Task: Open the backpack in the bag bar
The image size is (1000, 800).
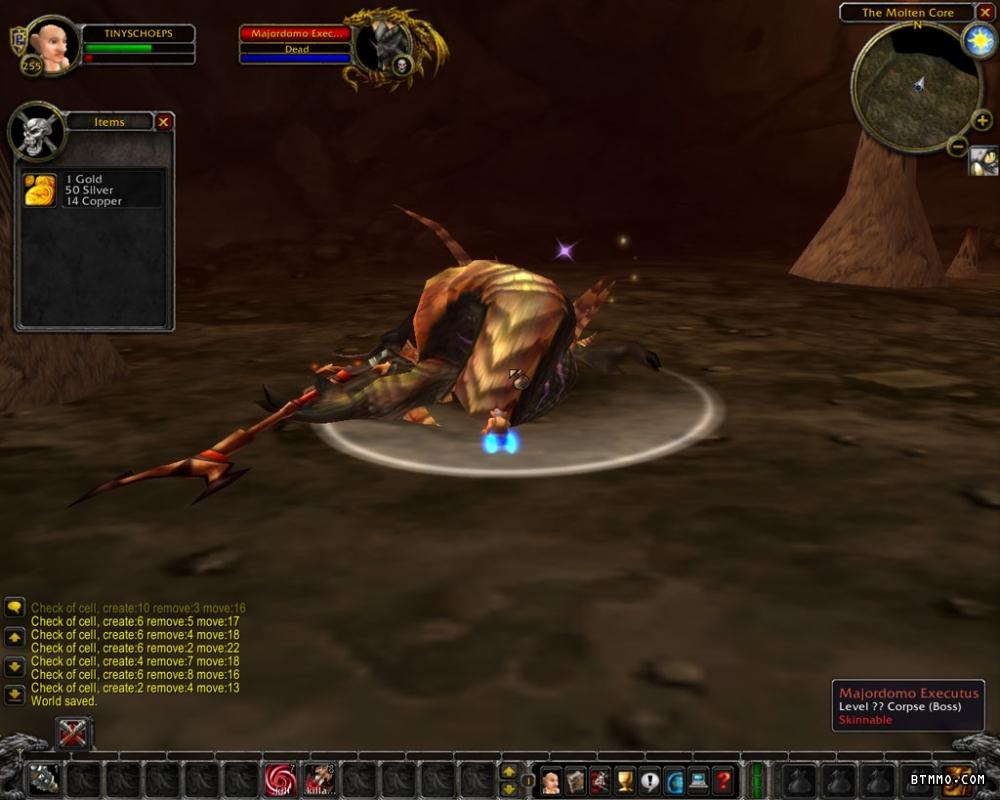Action: click(x=957, y=779)
